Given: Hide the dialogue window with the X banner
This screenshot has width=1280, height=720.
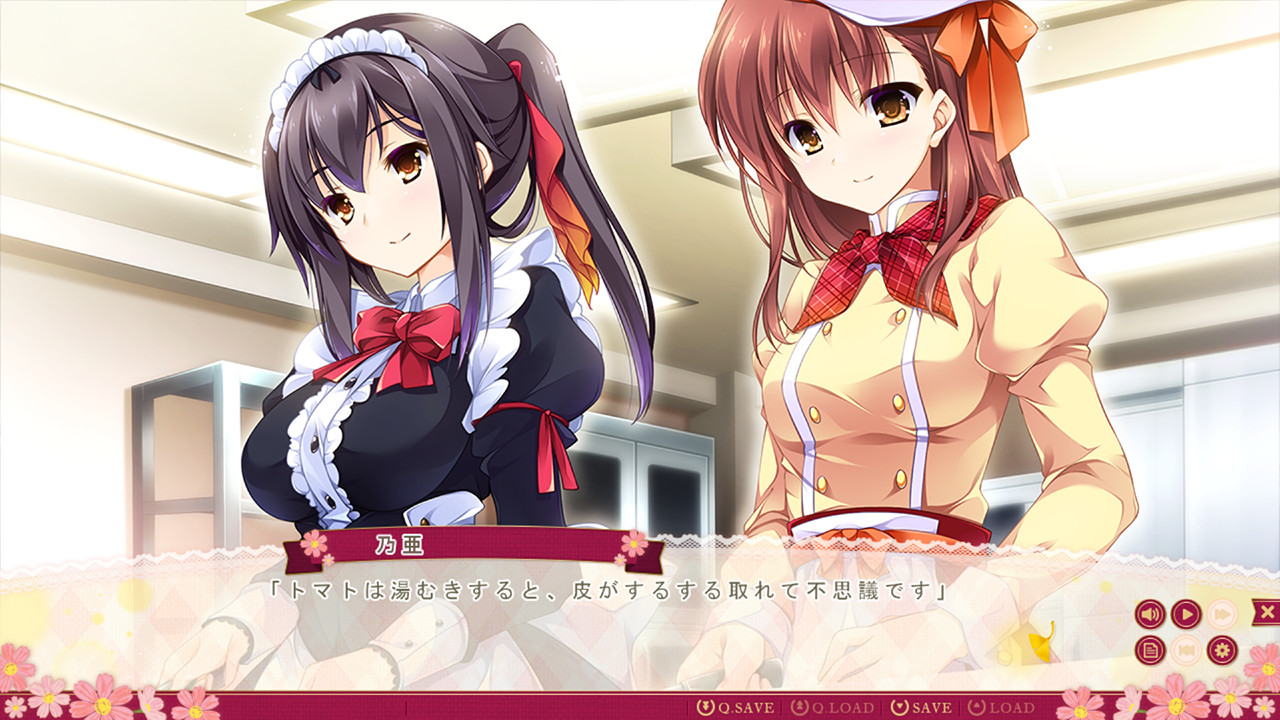Looking at the screenshot, I should (x=1268, y=611).
